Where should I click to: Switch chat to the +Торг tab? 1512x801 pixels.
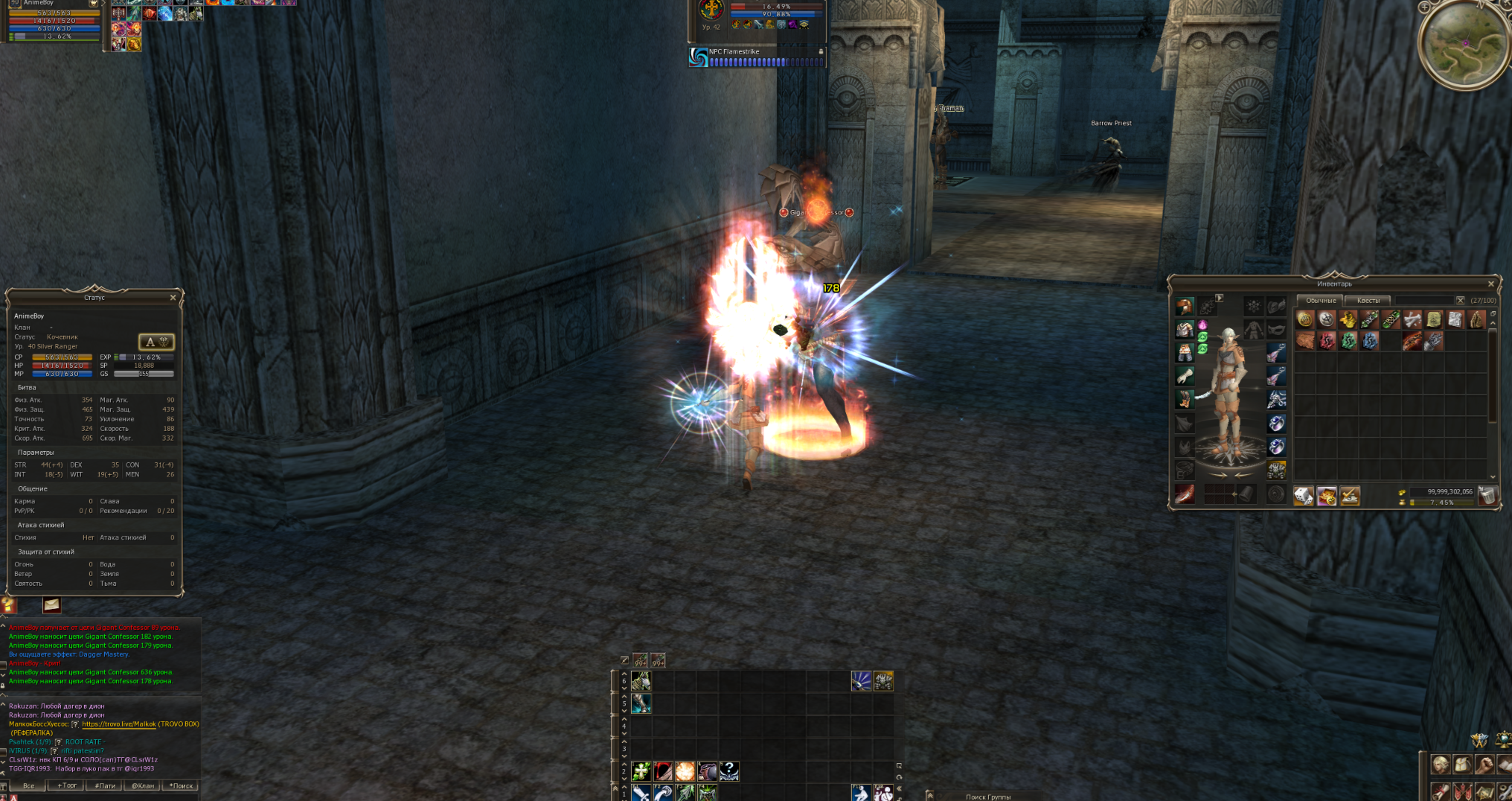(x=67, y=785)
